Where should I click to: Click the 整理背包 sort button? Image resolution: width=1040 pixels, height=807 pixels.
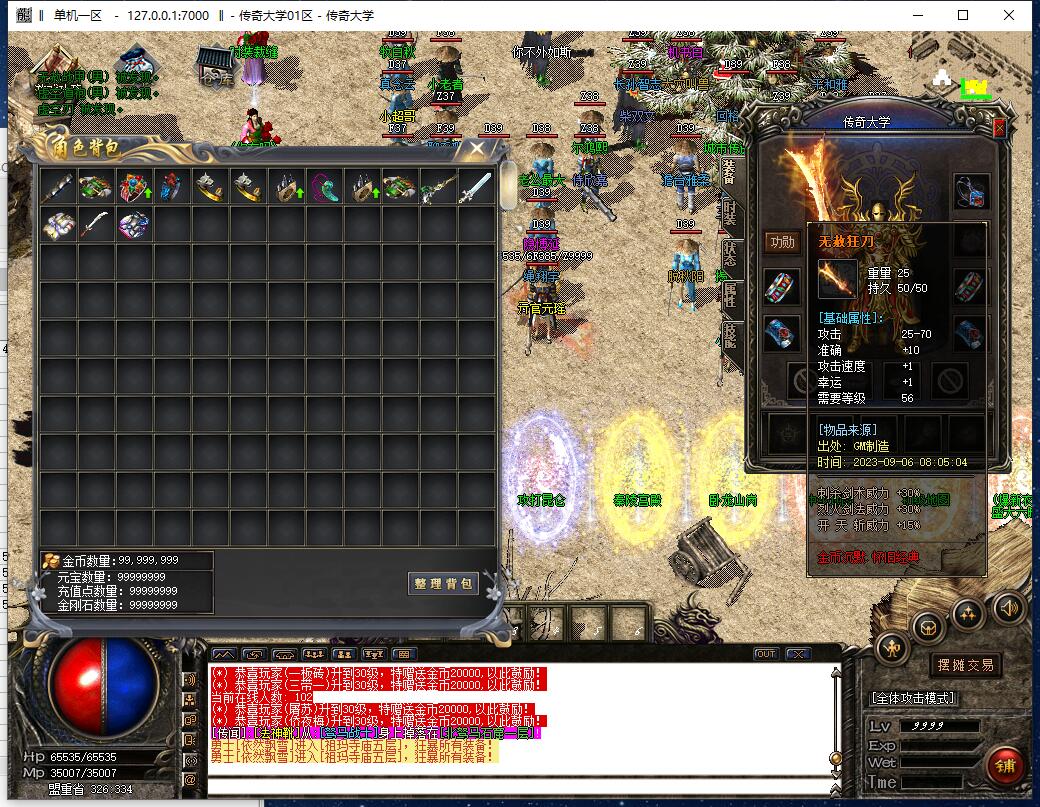click(443, 583)
